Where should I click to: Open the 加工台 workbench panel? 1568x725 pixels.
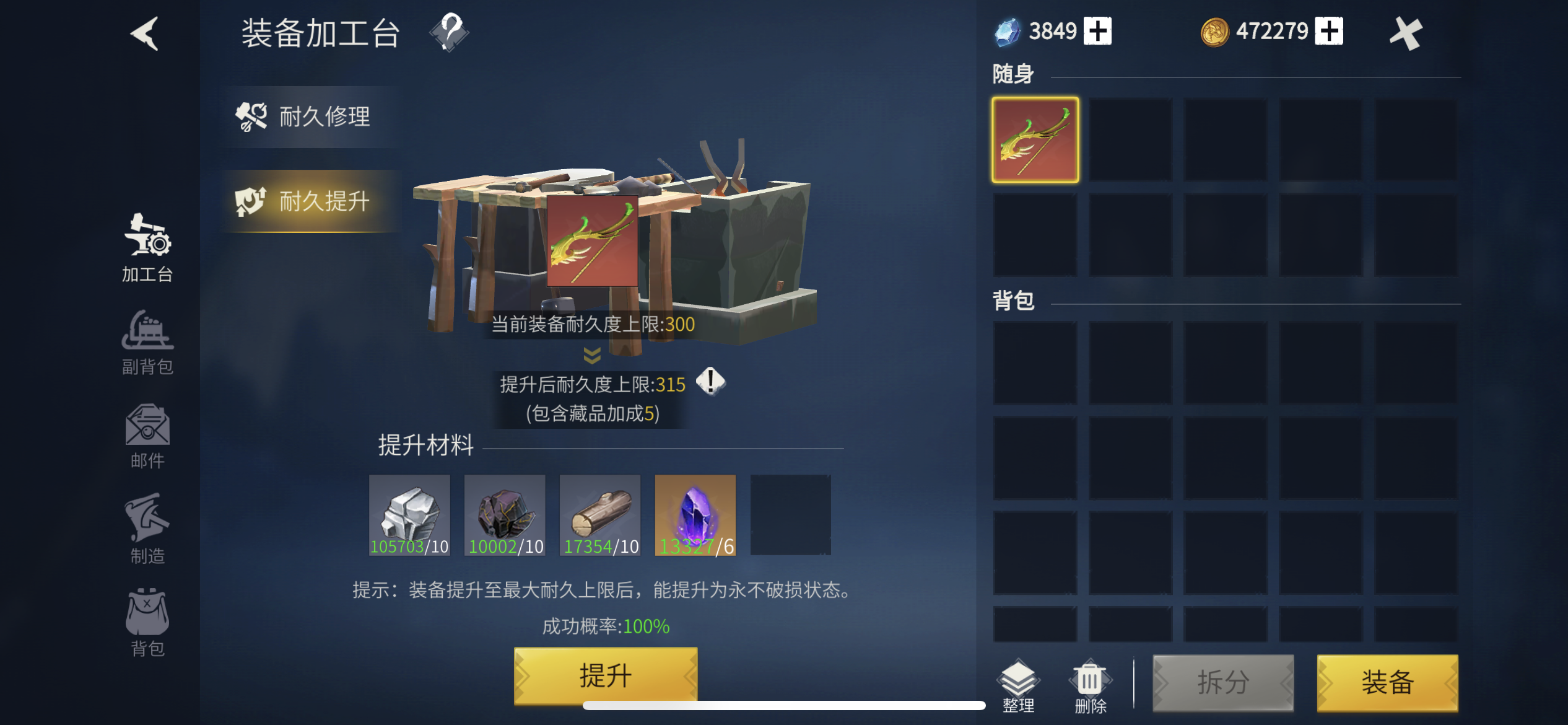click(147, 248)
